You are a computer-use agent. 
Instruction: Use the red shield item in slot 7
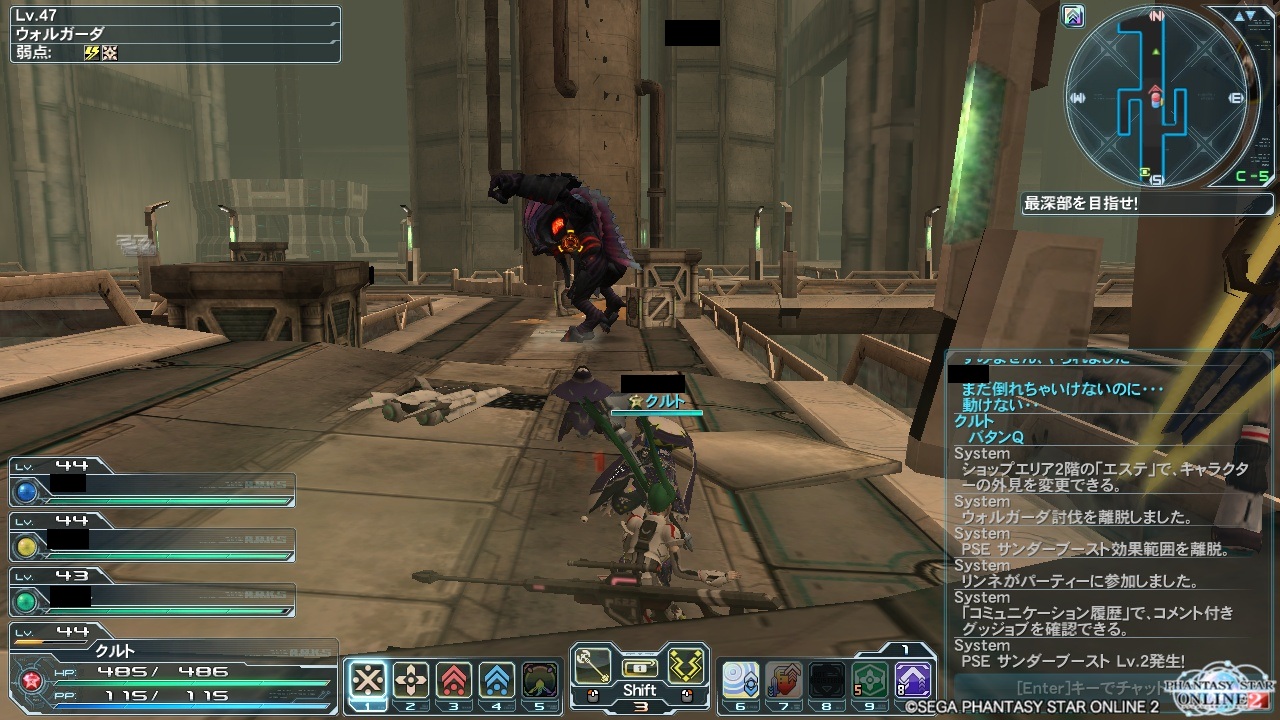[783, 680]
